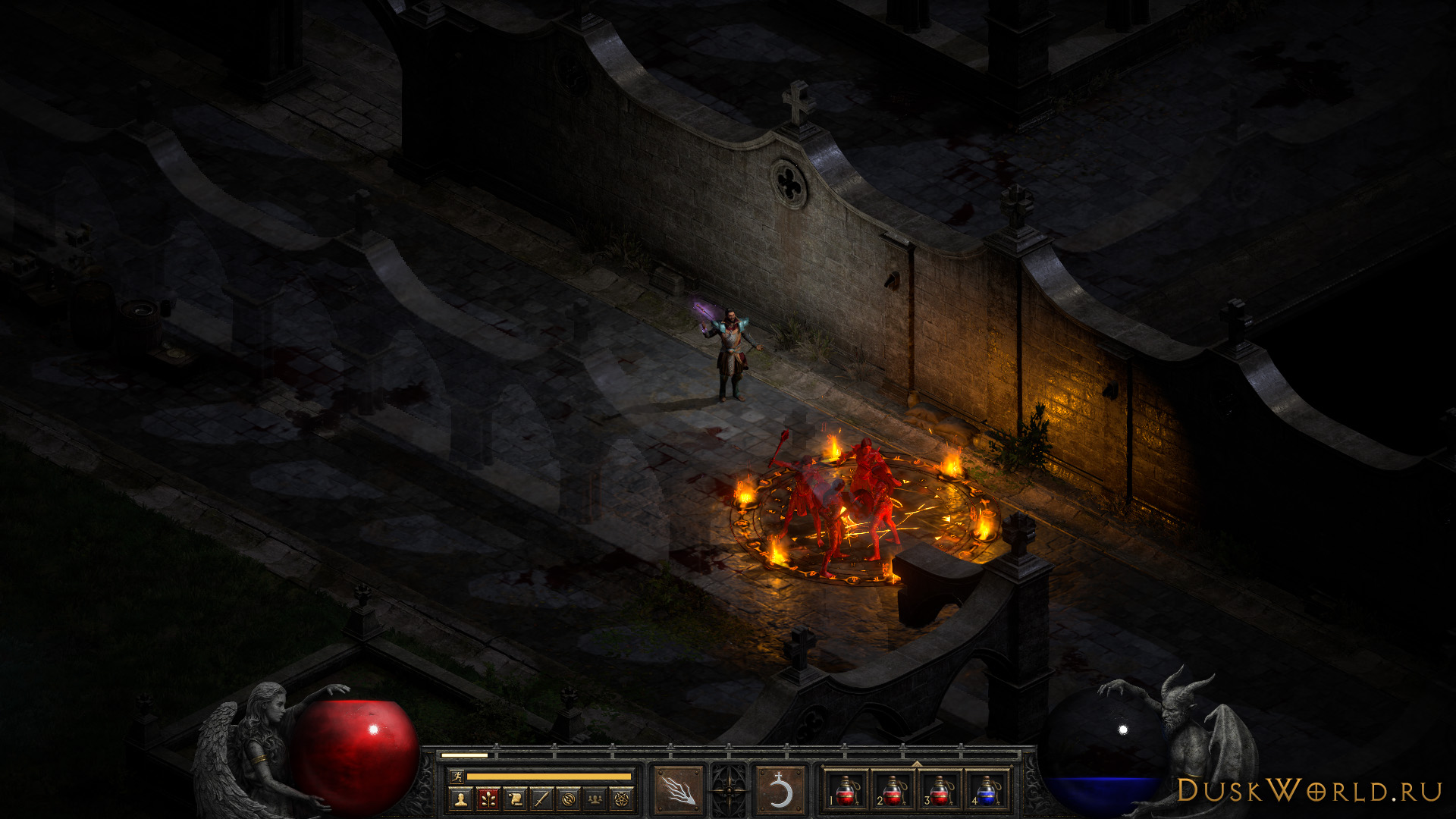Image resolution: width=1456 pixels, height=819 pixels.
Task: Open the inventory sword icon
Action: click(x=541, y=798)
